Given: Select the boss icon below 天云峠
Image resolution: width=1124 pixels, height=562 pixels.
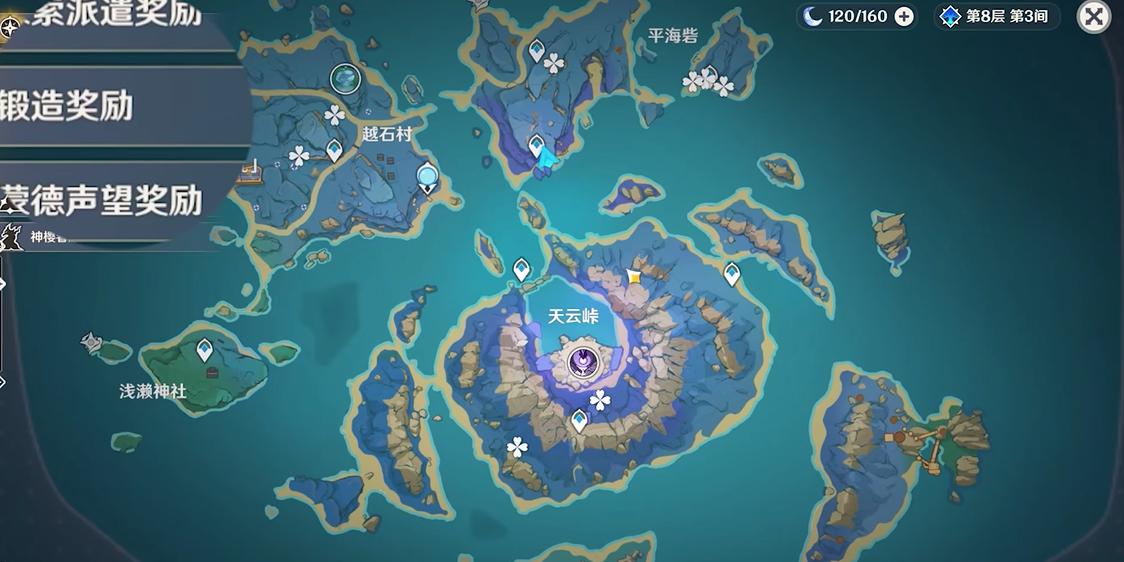Looking at the screenshot, I should coord(582,362).
